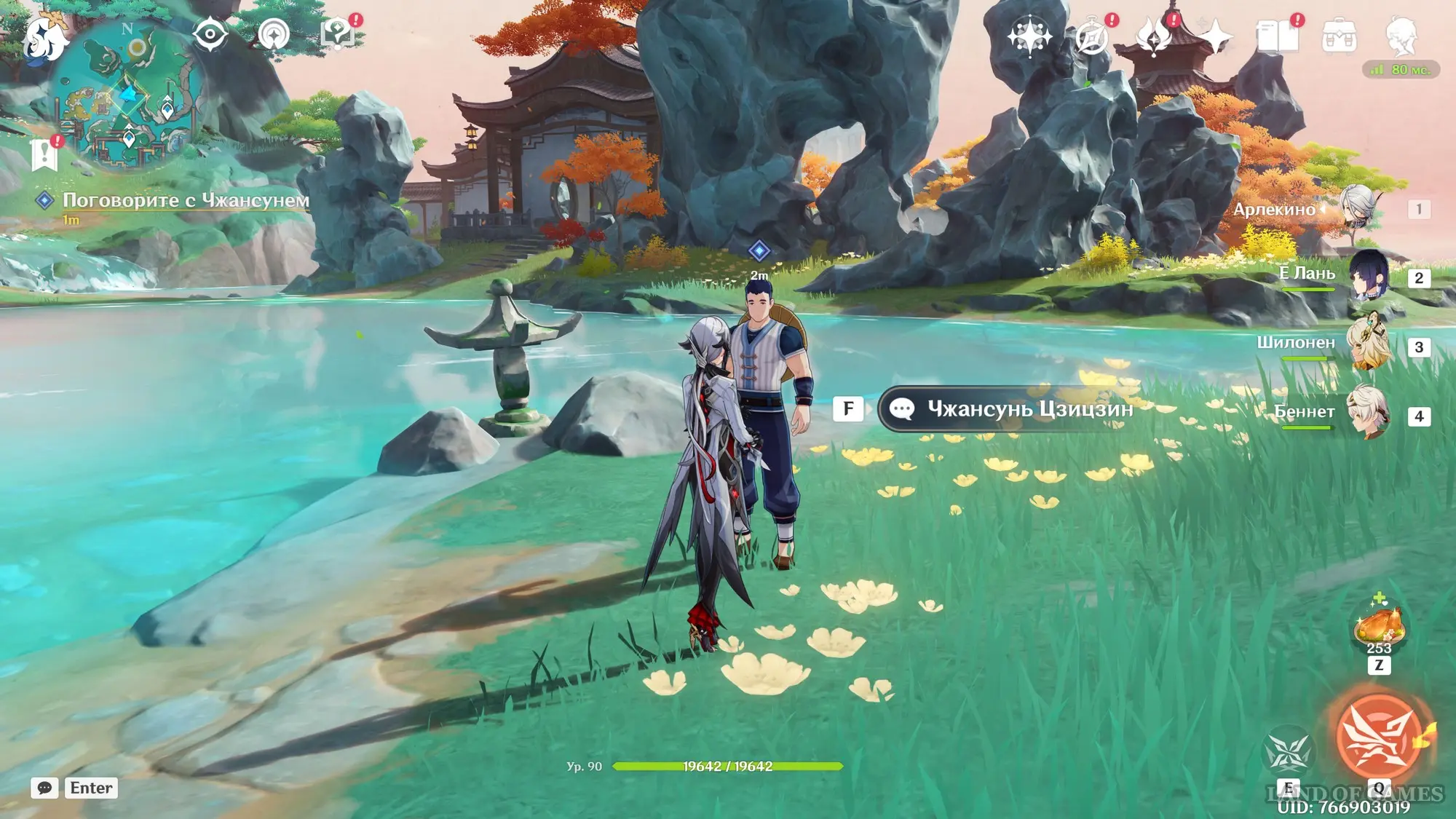The width and height of the screenshot is (1456, 819).
Task: Switch to party member Беннет
Action: [1367, 414]
